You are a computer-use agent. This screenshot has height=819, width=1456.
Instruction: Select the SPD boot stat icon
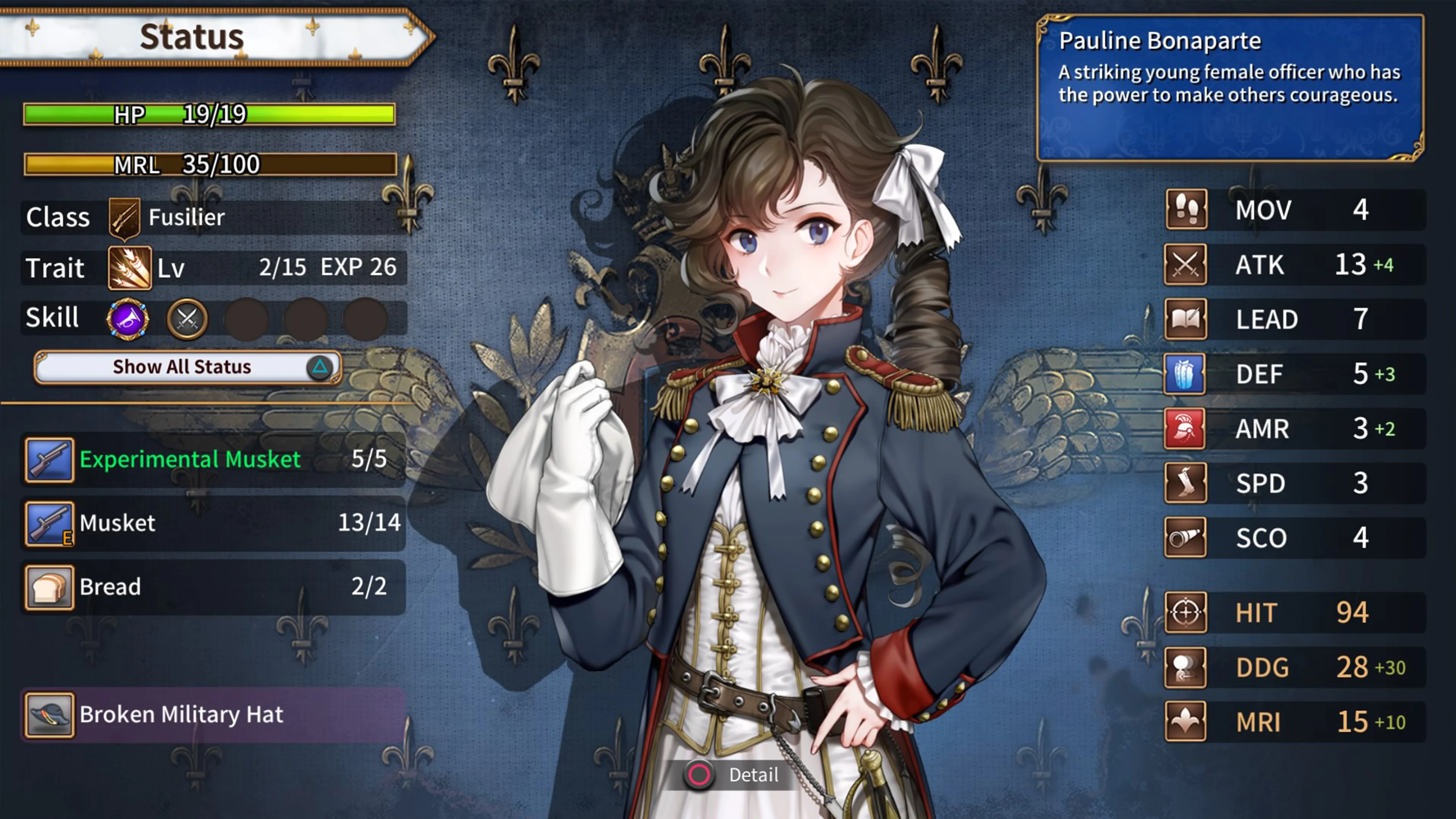[1186, 483]
